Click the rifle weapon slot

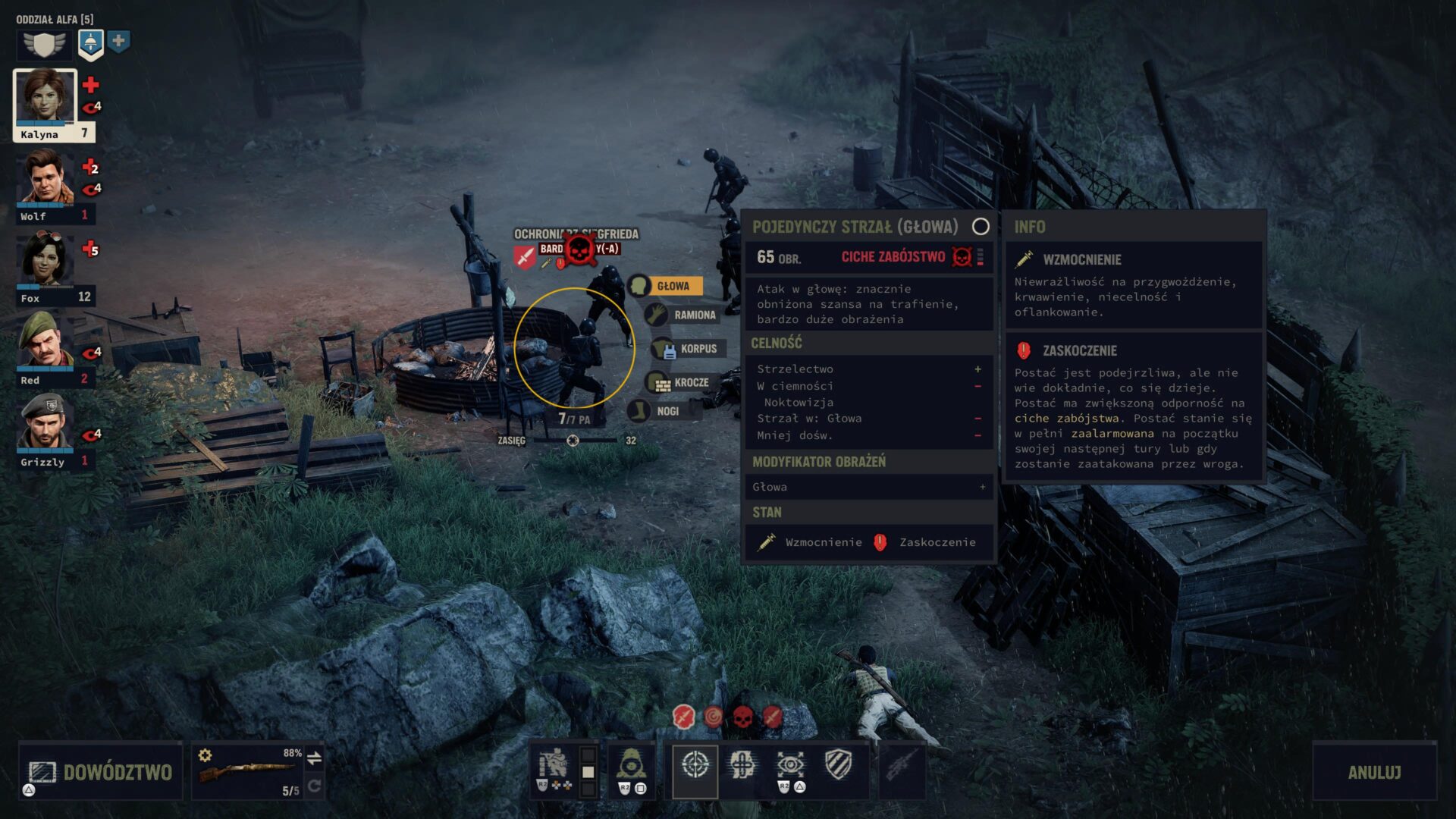[247, 772]
